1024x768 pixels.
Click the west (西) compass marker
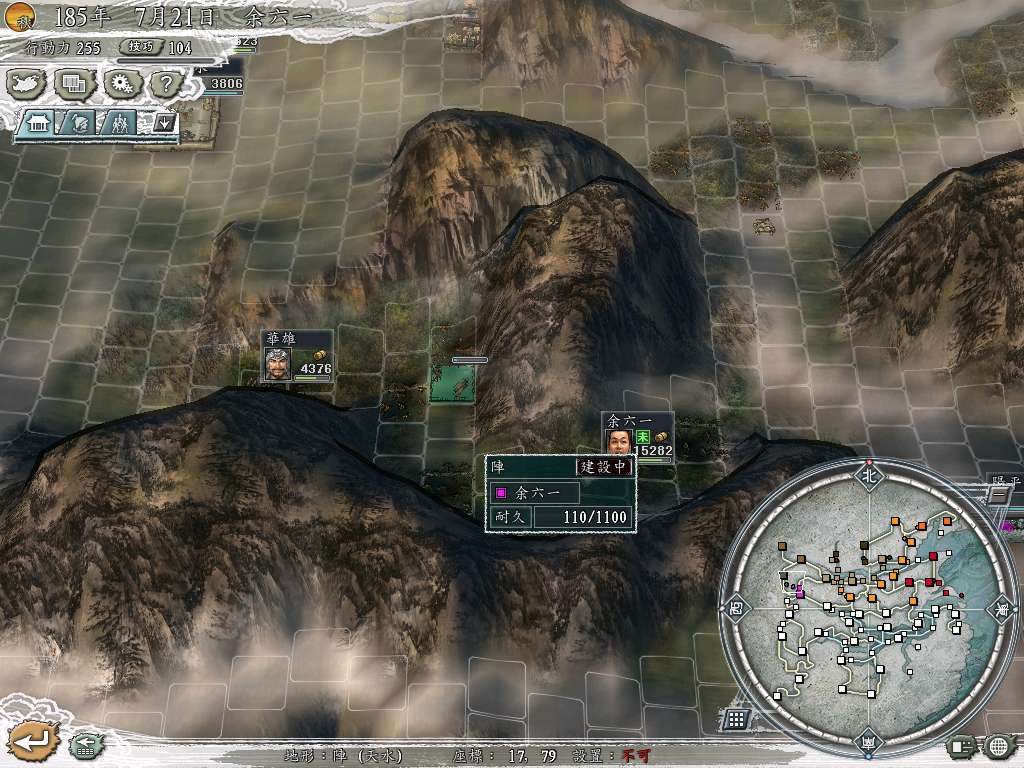coord(735,605)
